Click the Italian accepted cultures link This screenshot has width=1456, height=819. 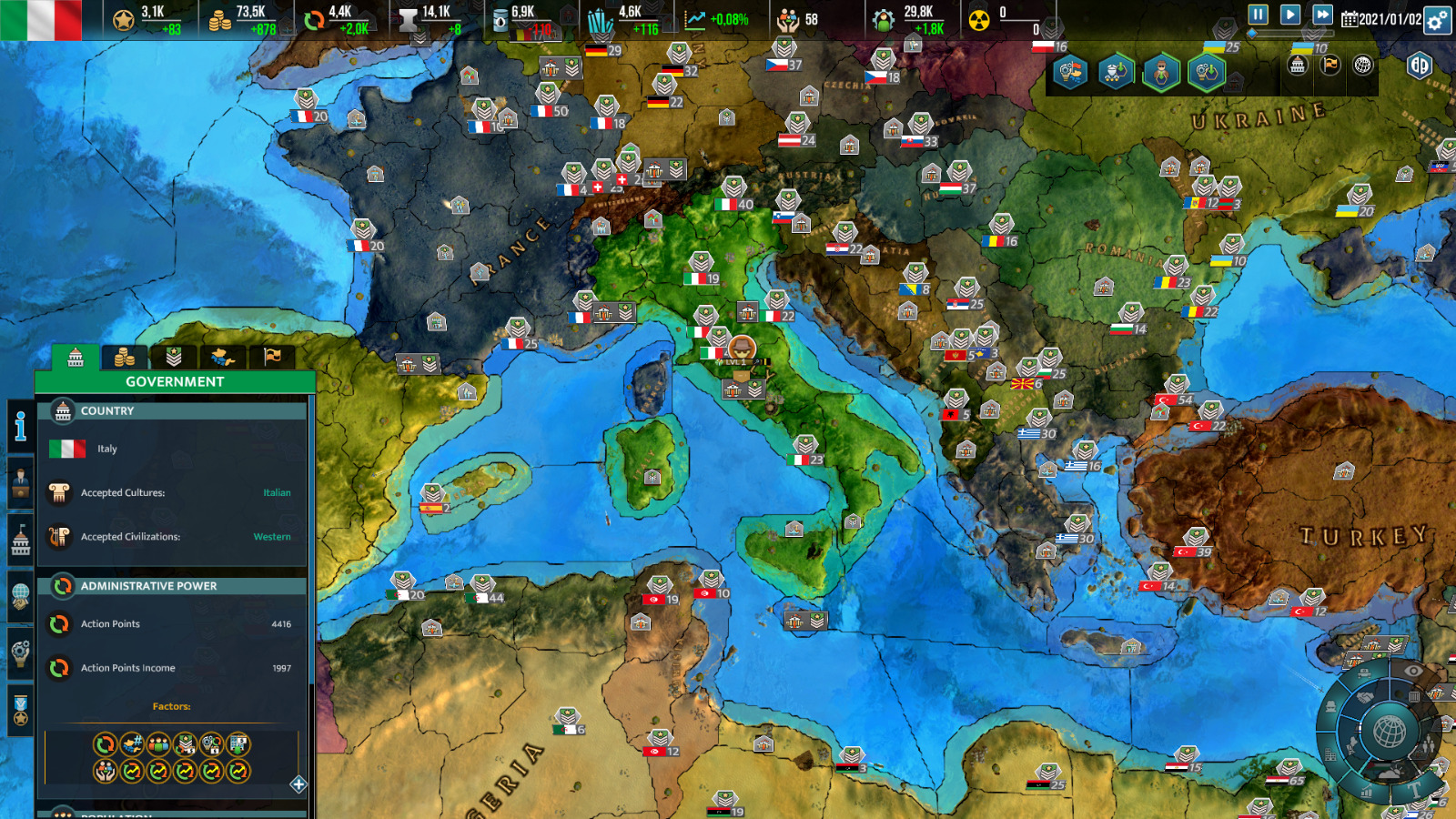pos(276,493)
